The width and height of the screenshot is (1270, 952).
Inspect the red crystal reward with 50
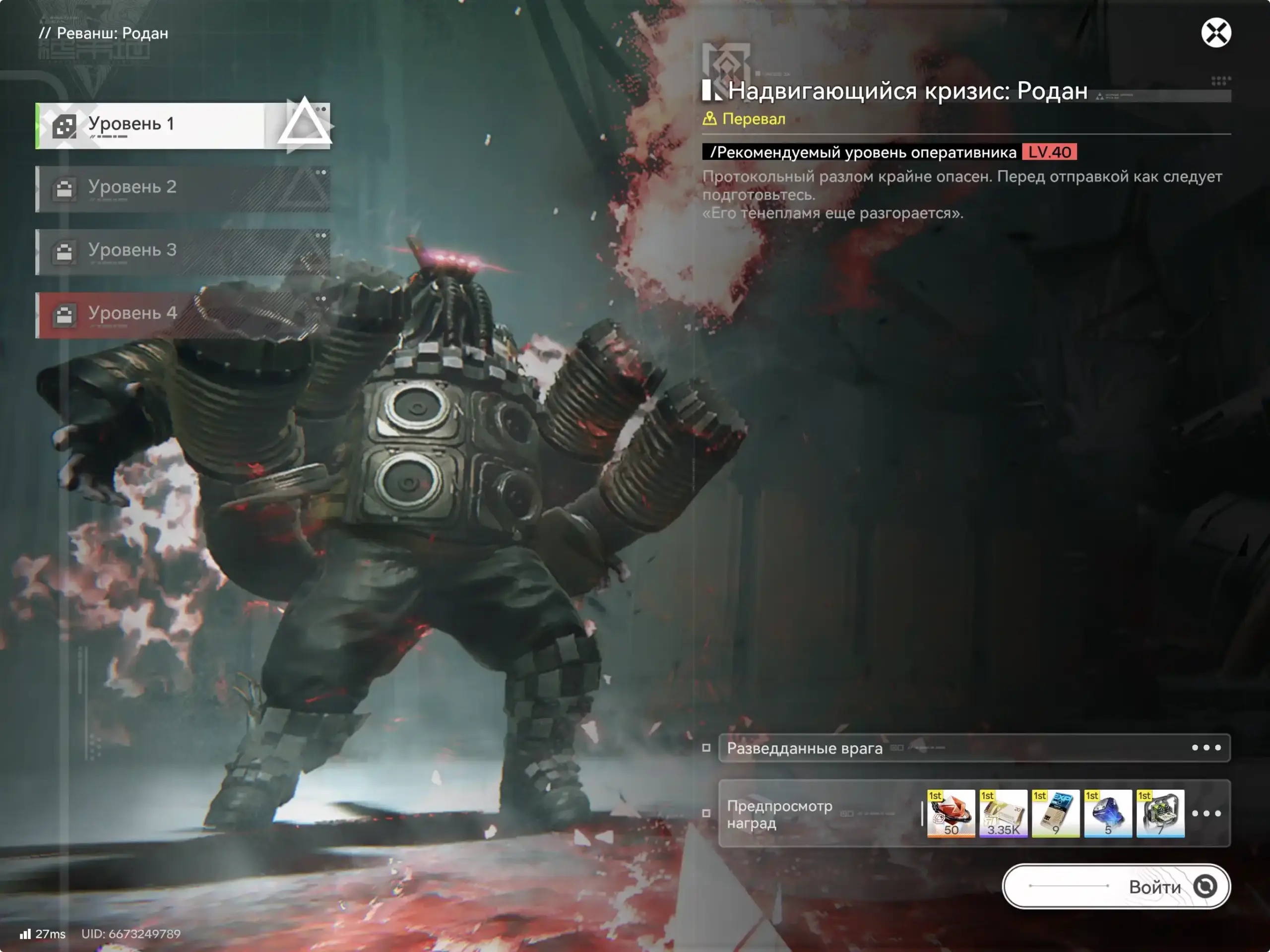(x=951, y=813)
